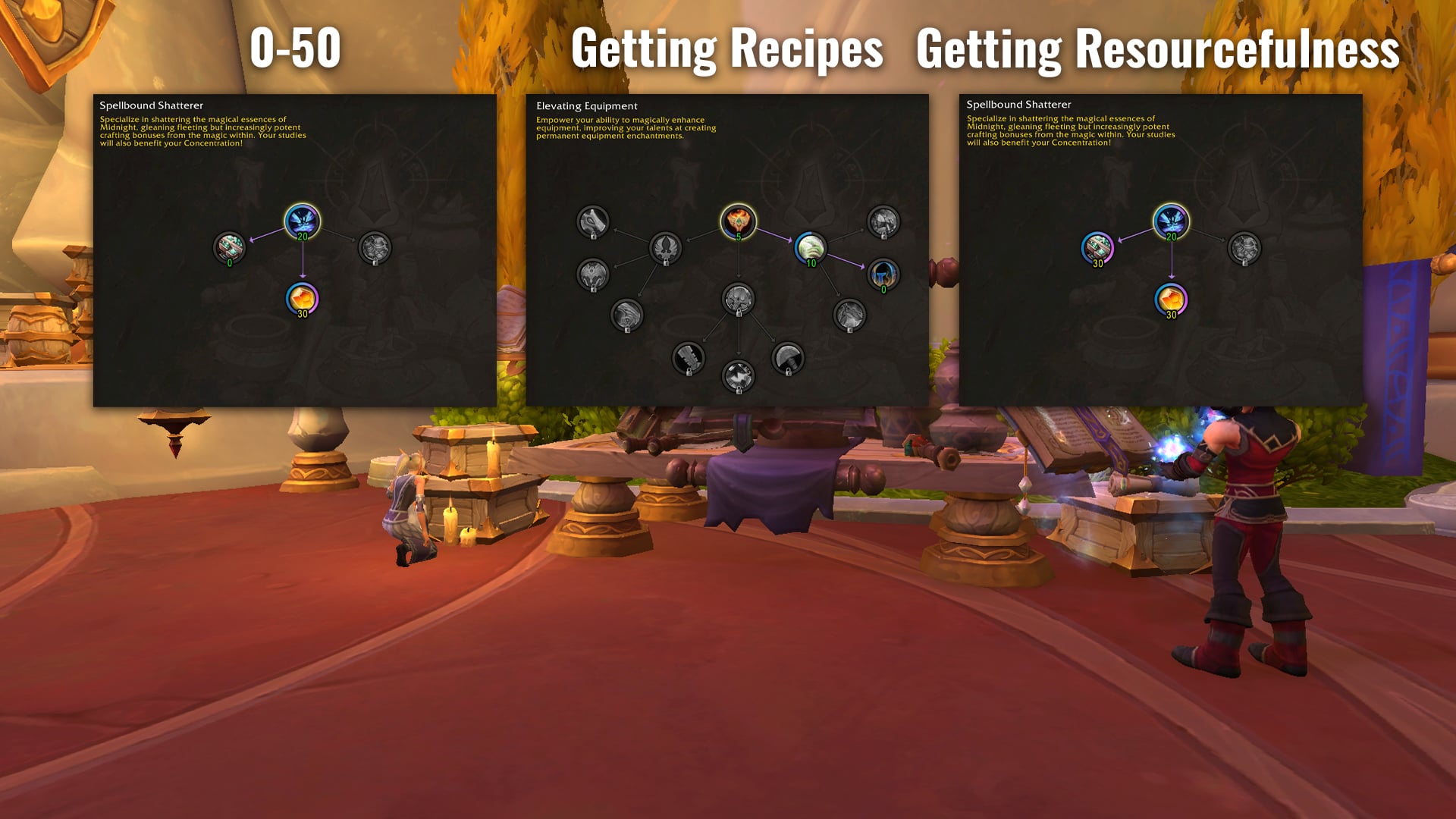The width and height of the screenshot is (1456, 819).
Task: Select the Spellbound Shatterer root node under 0-50
Action: tap(302, 221)
